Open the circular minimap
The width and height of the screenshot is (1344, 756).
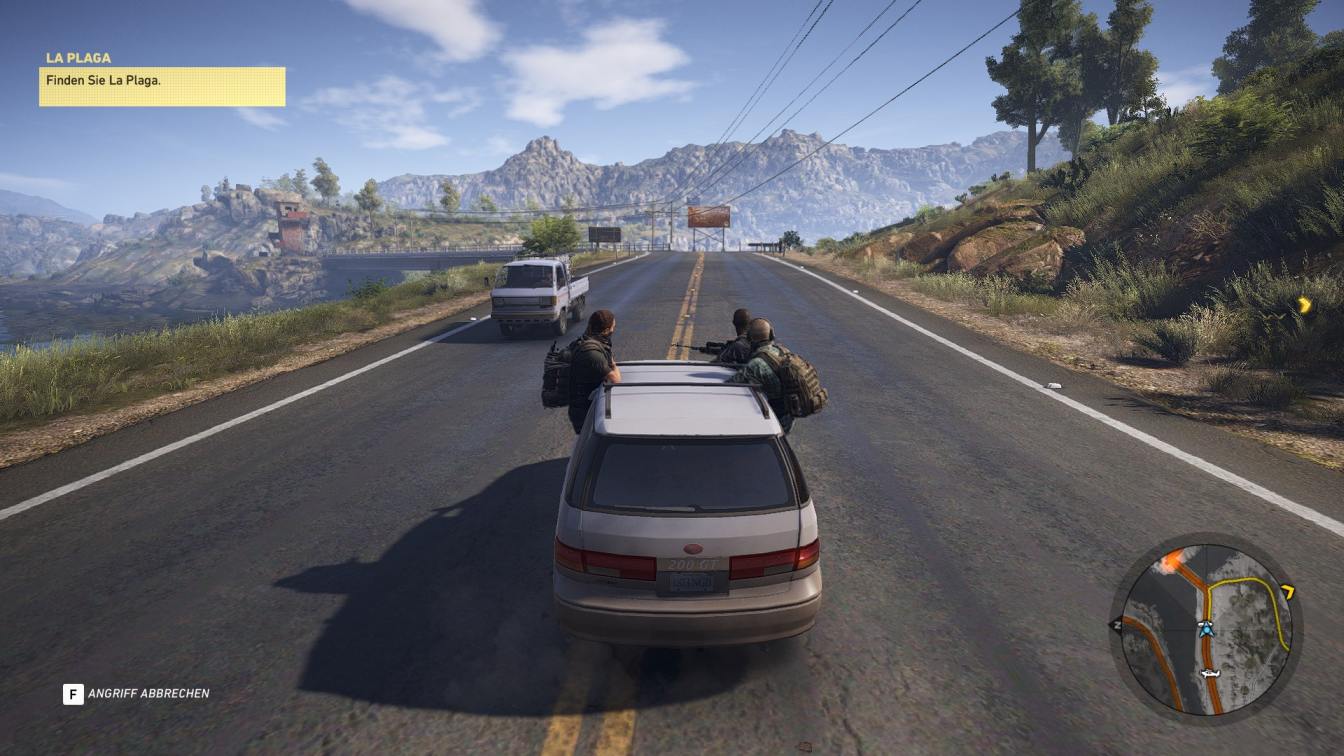1206,628
